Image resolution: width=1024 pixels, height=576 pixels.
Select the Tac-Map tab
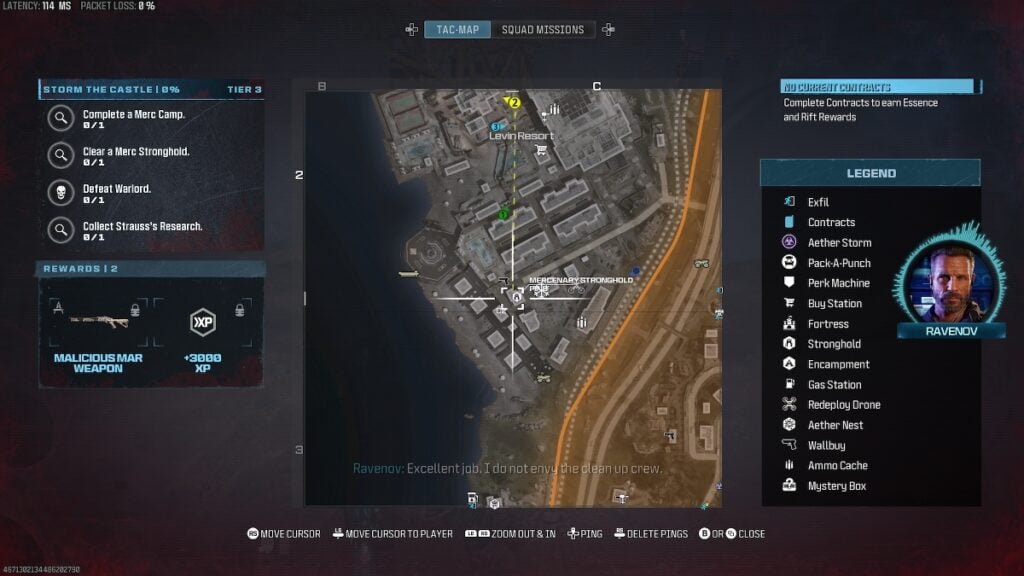pos(457,30)
